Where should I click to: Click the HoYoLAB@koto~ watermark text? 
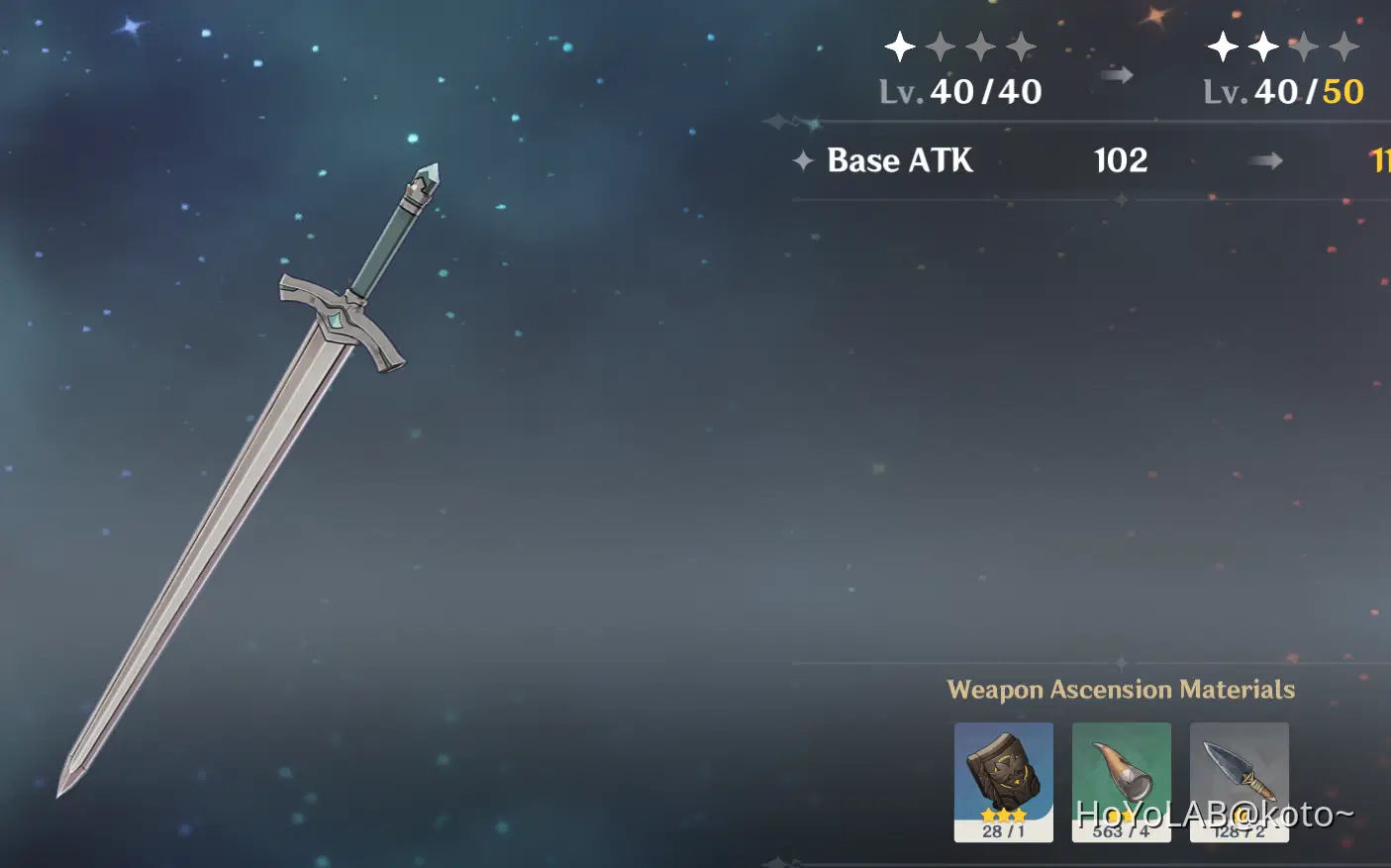pyautogui.click(x=1213, y=814)
